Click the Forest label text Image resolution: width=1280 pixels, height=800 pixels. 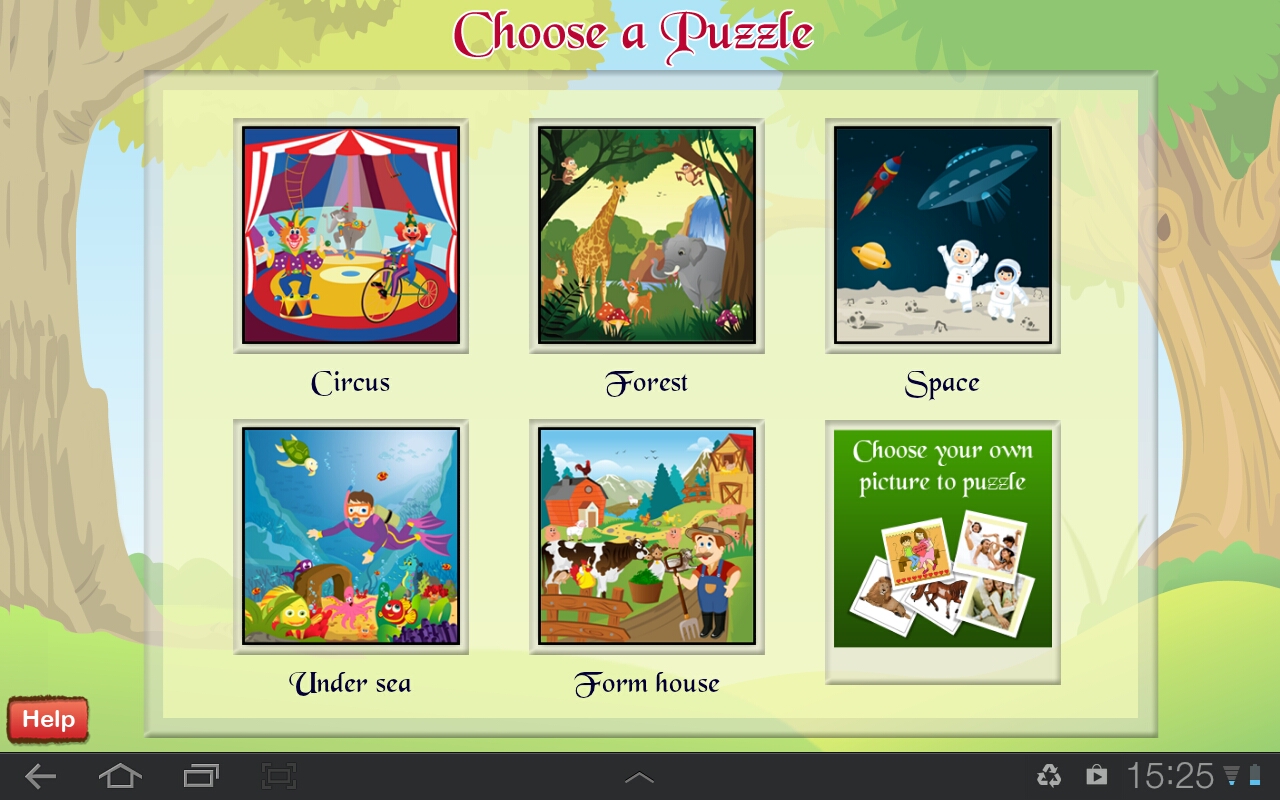pyautogui.click(x=646, y=382)
